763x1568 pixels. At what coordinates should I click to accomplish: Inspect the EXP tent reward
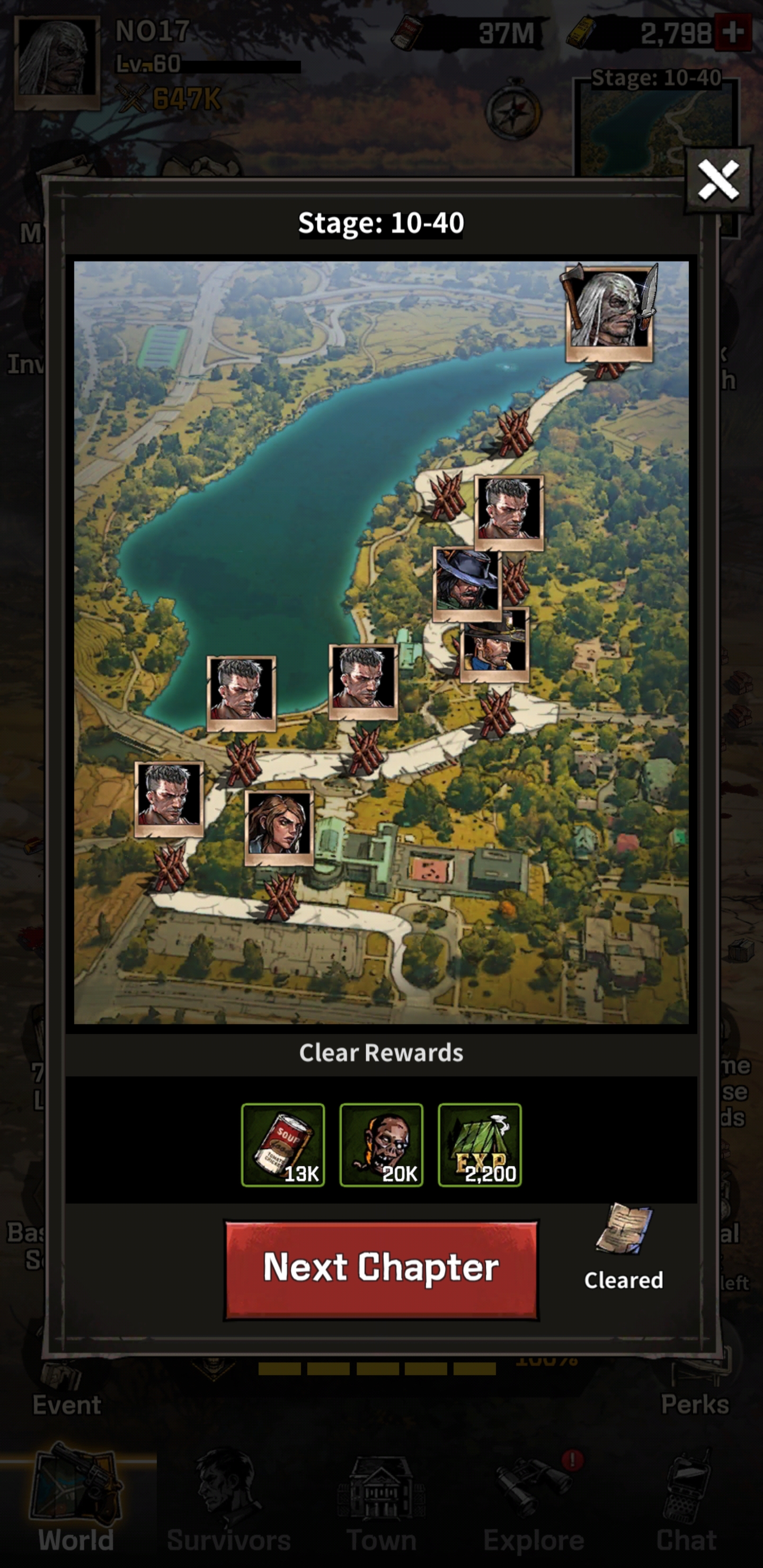[x=480, y=1144]
